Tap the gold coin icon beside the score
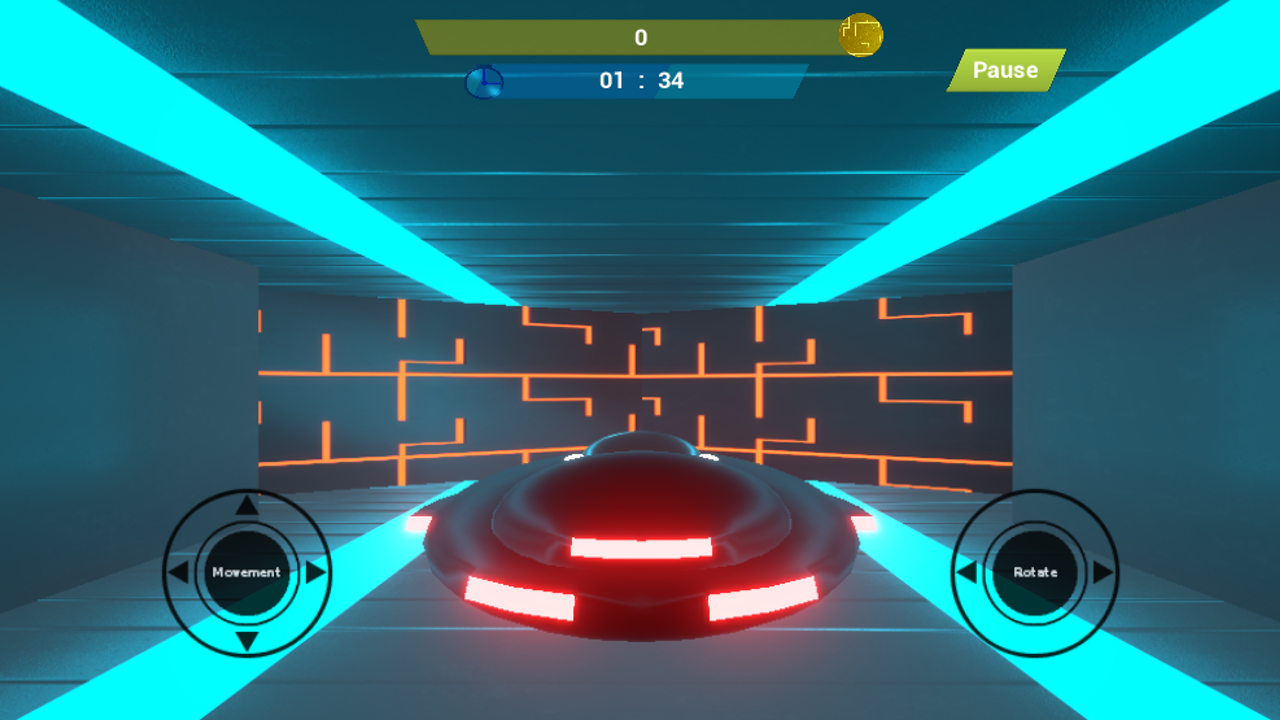 point(861,35)
